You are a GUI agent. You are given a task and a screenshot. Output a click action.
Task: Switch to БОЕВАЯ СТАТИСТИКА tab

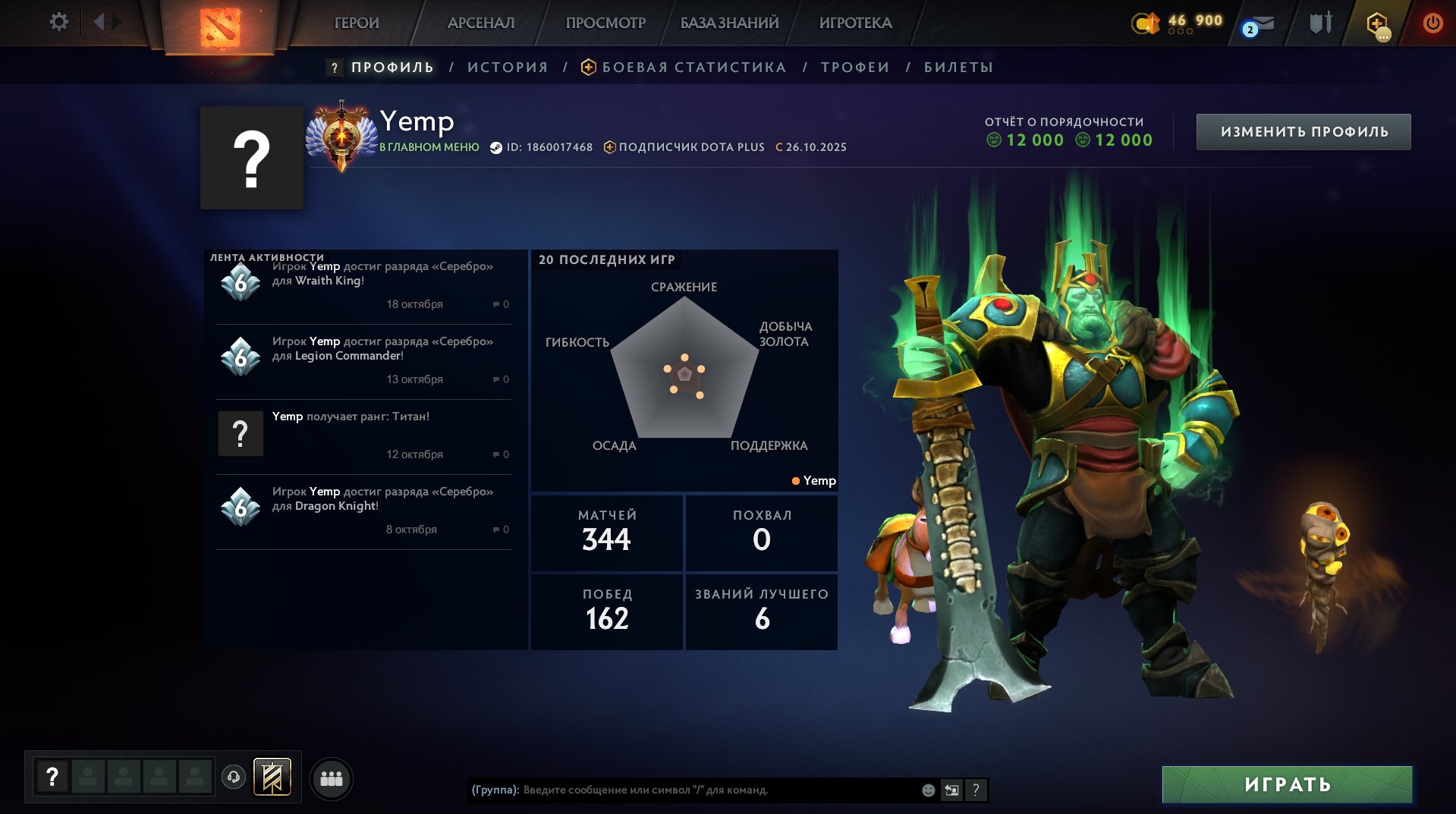point(693,68)
